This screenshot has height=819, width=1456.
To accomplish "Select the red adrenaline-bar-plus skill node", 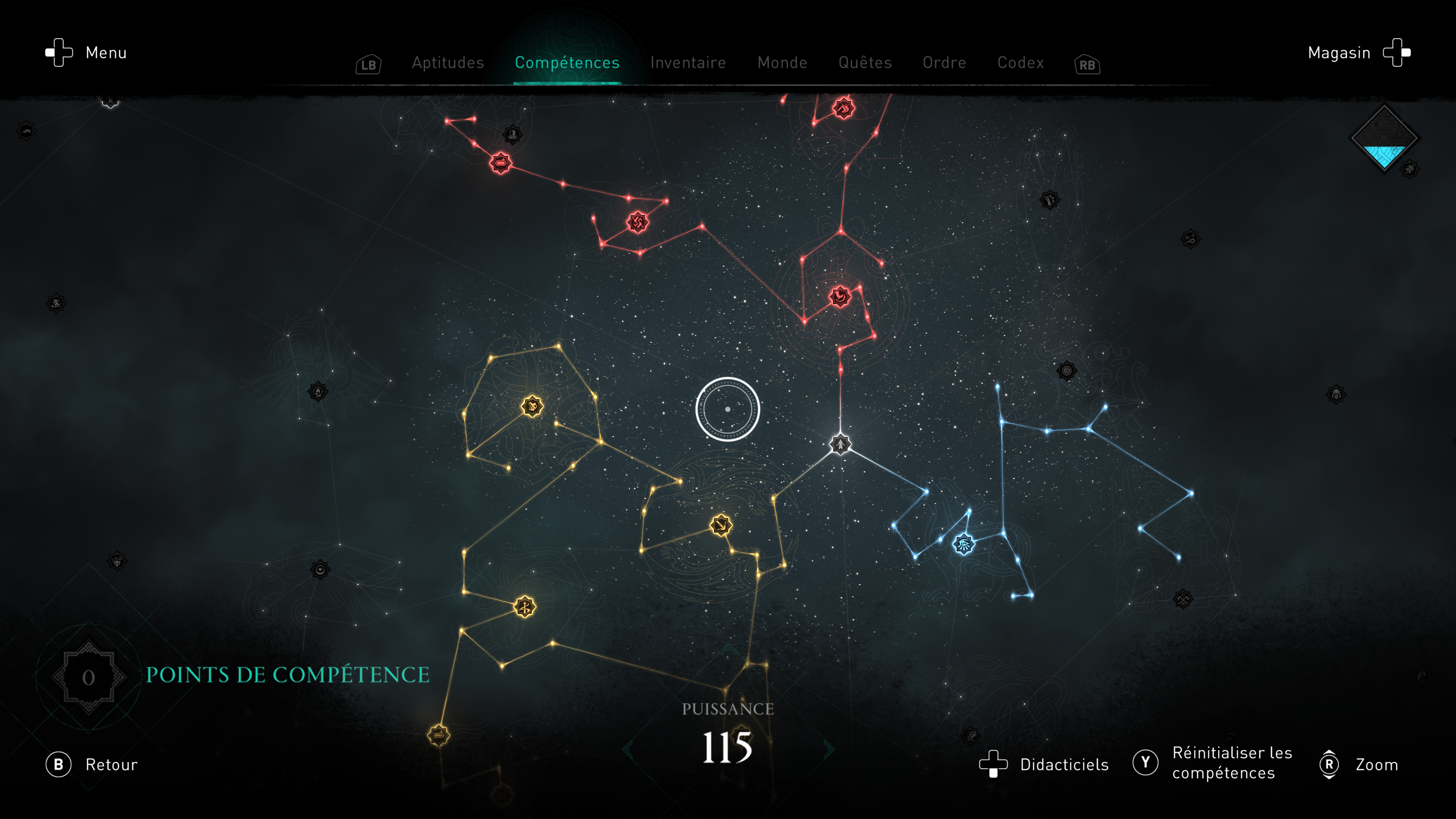I will [500, 163].
